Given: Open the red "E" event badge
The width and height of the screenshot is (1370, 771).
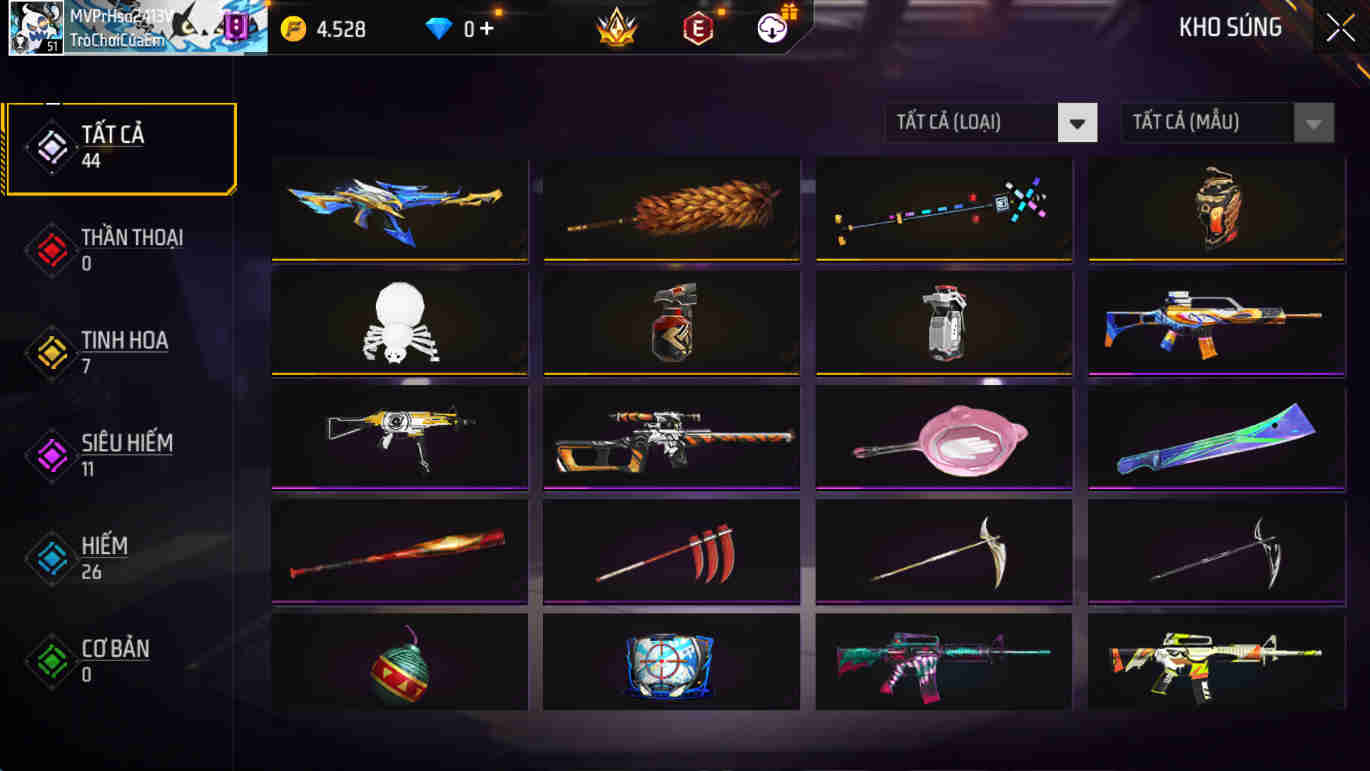Looking at the screenshot, I should (698, 28).
